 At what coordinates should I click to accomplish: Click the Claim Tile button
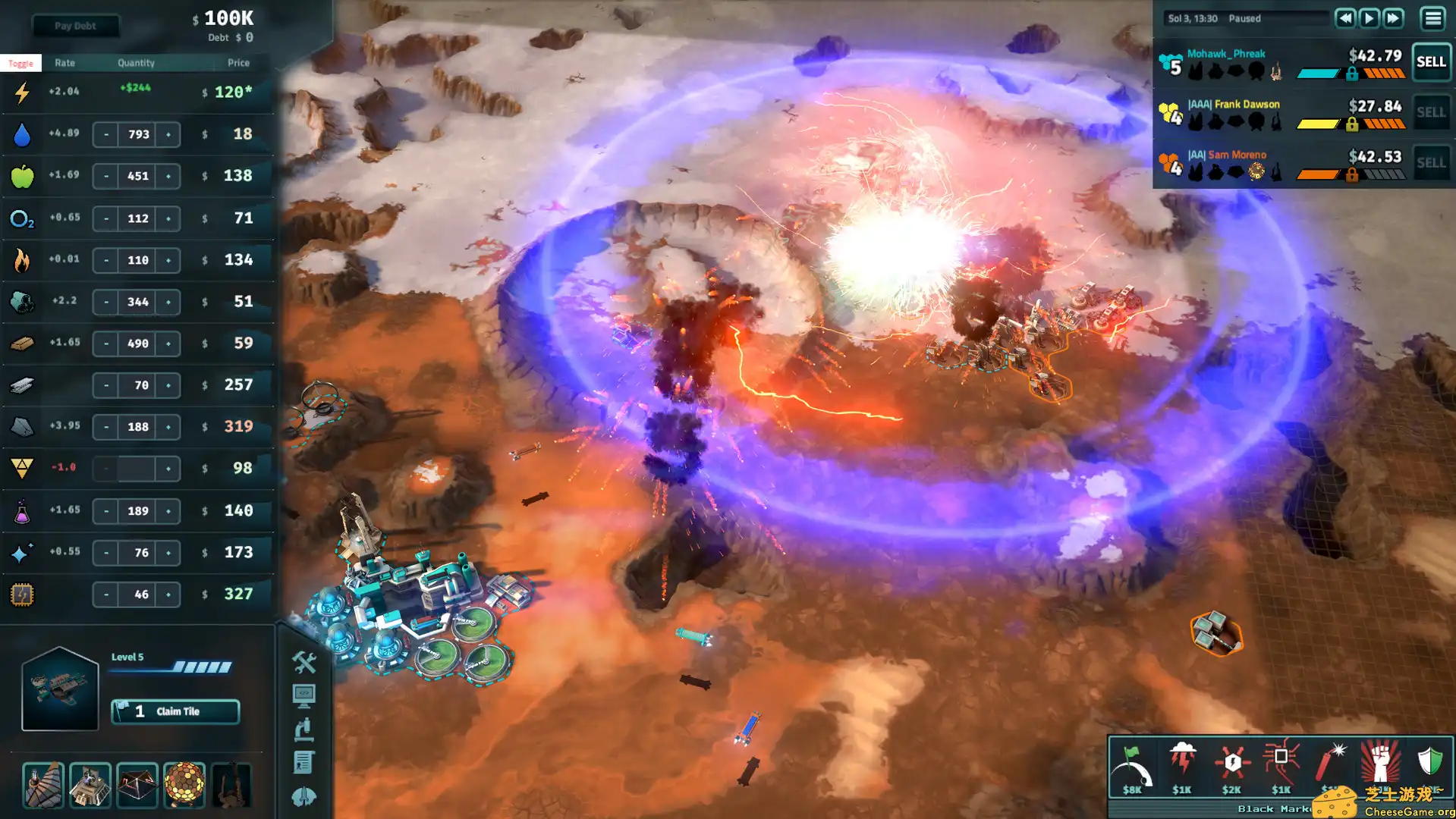pos(175,711)
